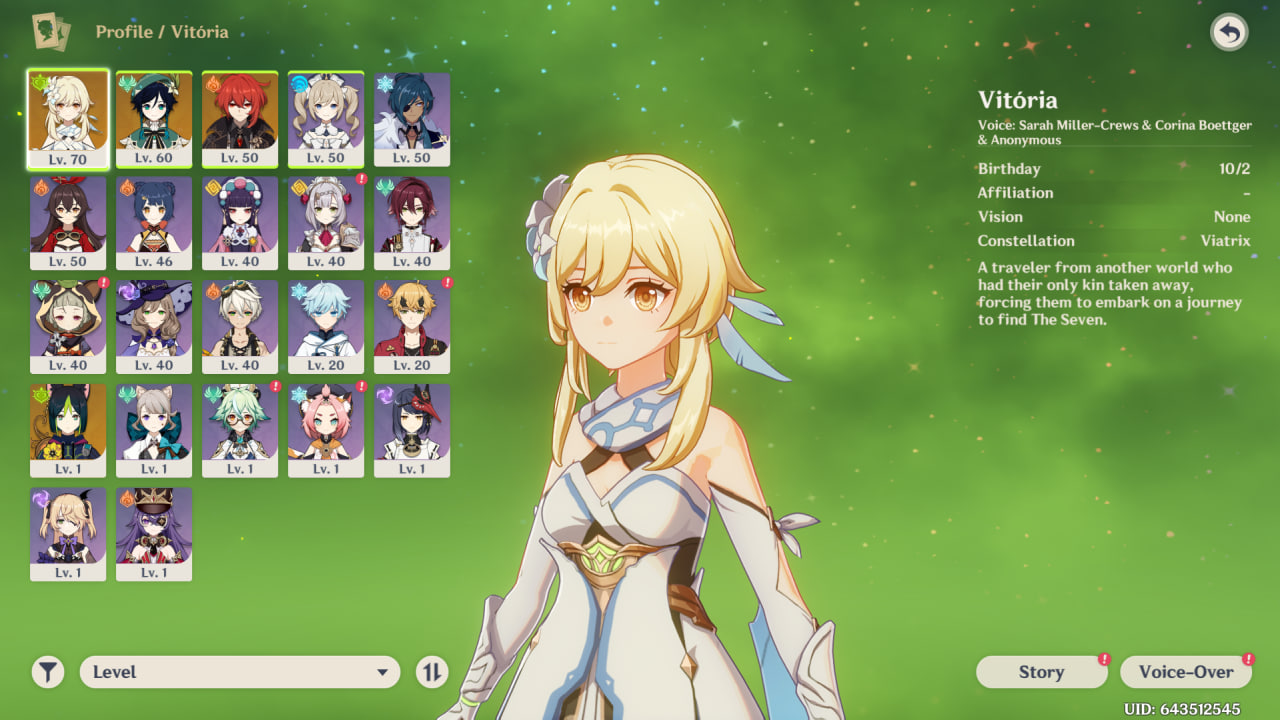Toggle the sort order arrows
The width and height of the screenshot is (1280, 720).
432,672
